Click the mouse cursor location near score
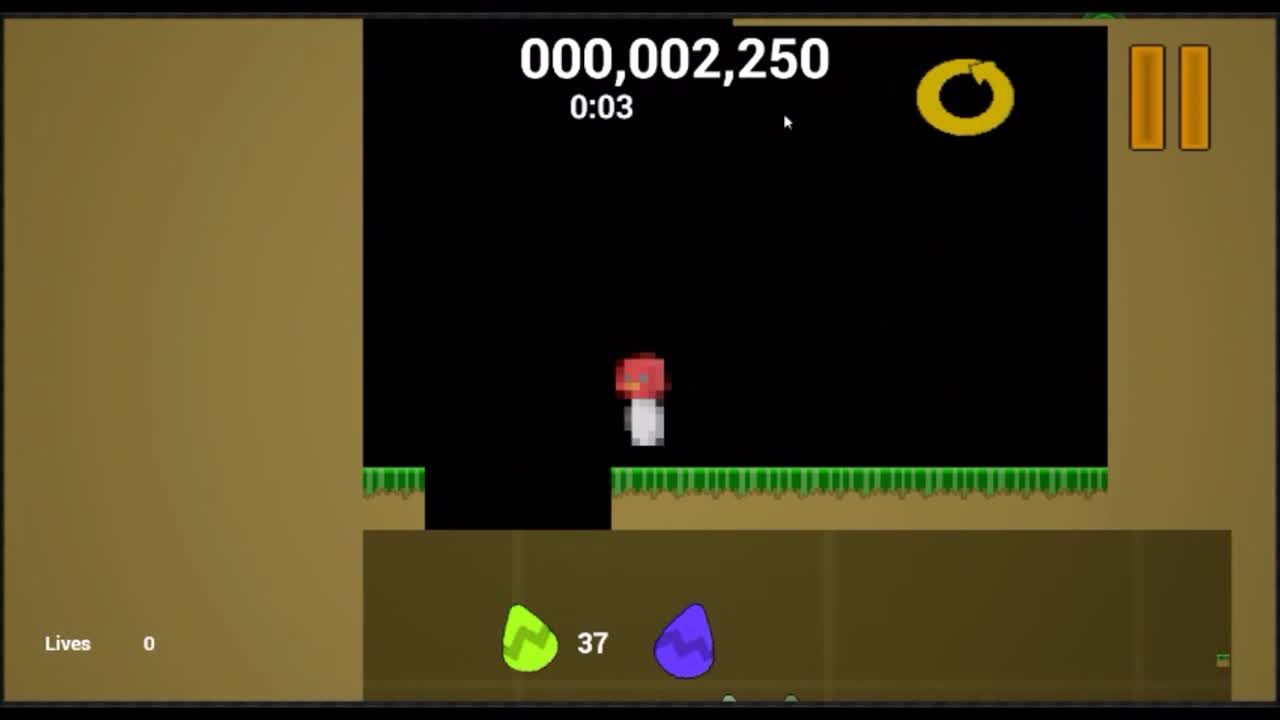 click(786, 121)
